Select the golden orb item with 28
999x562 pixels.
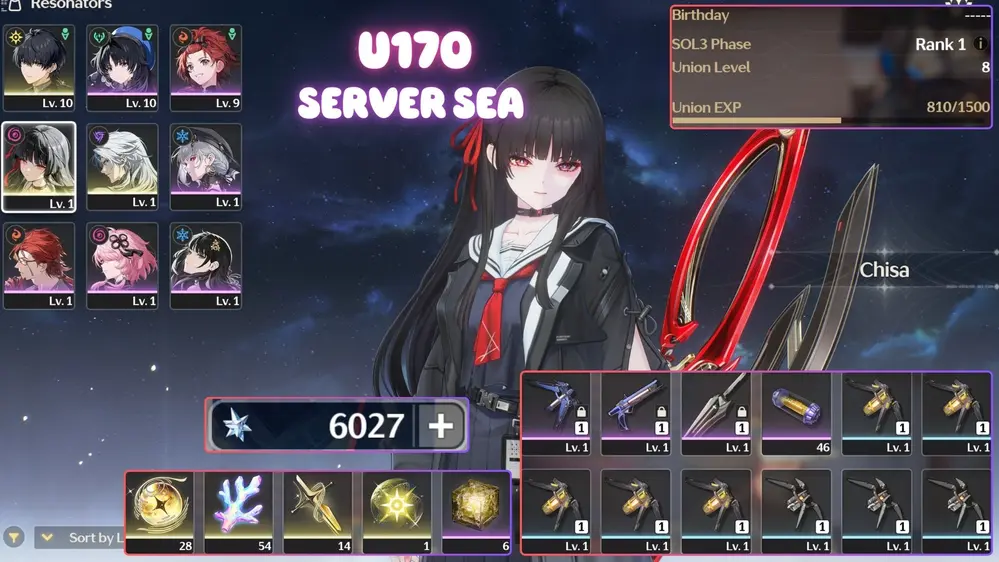pyautogui.click(x=160, y=511)
